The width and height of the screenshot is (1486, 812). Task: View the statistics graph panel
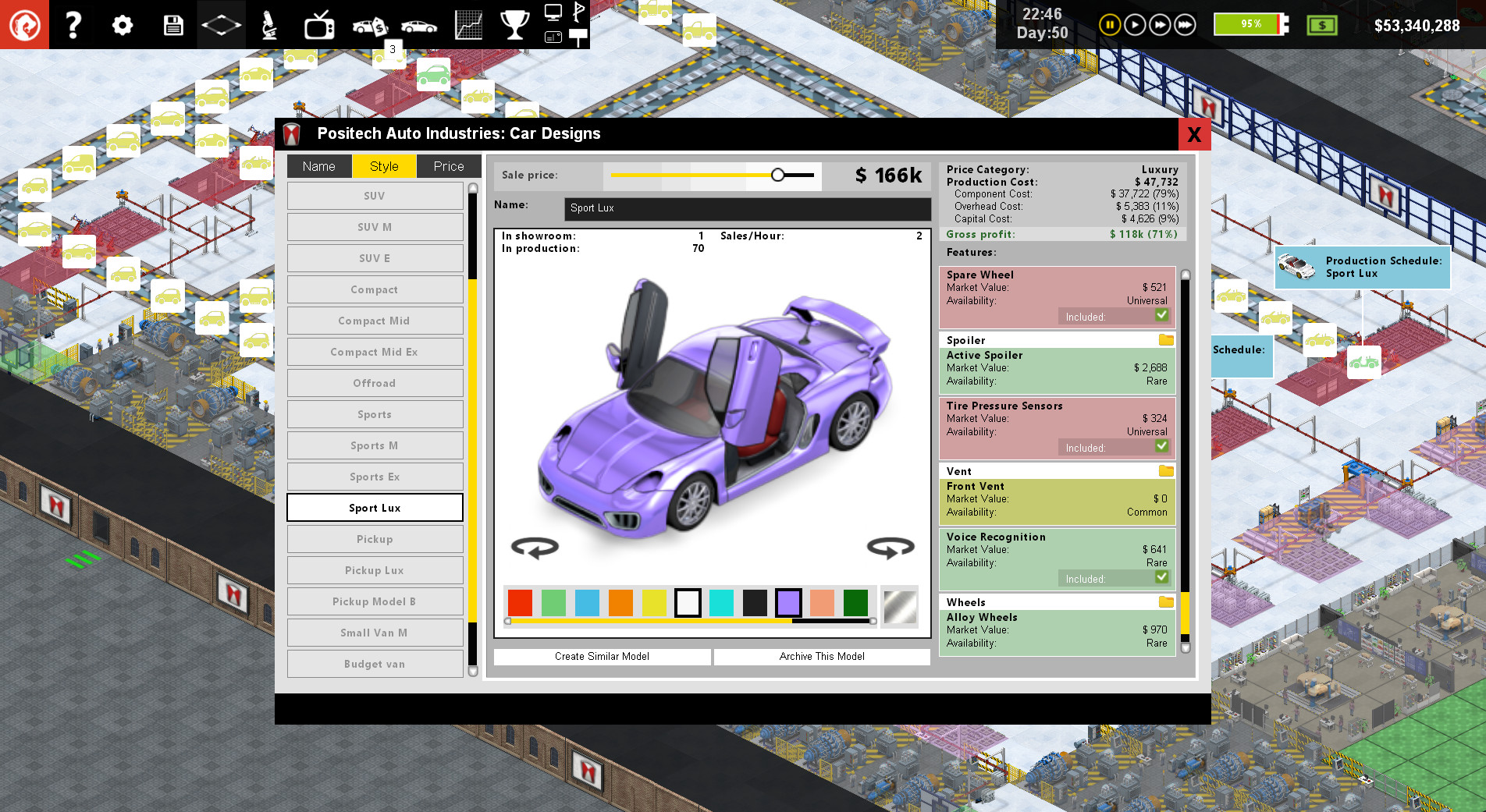coord(468,24)
